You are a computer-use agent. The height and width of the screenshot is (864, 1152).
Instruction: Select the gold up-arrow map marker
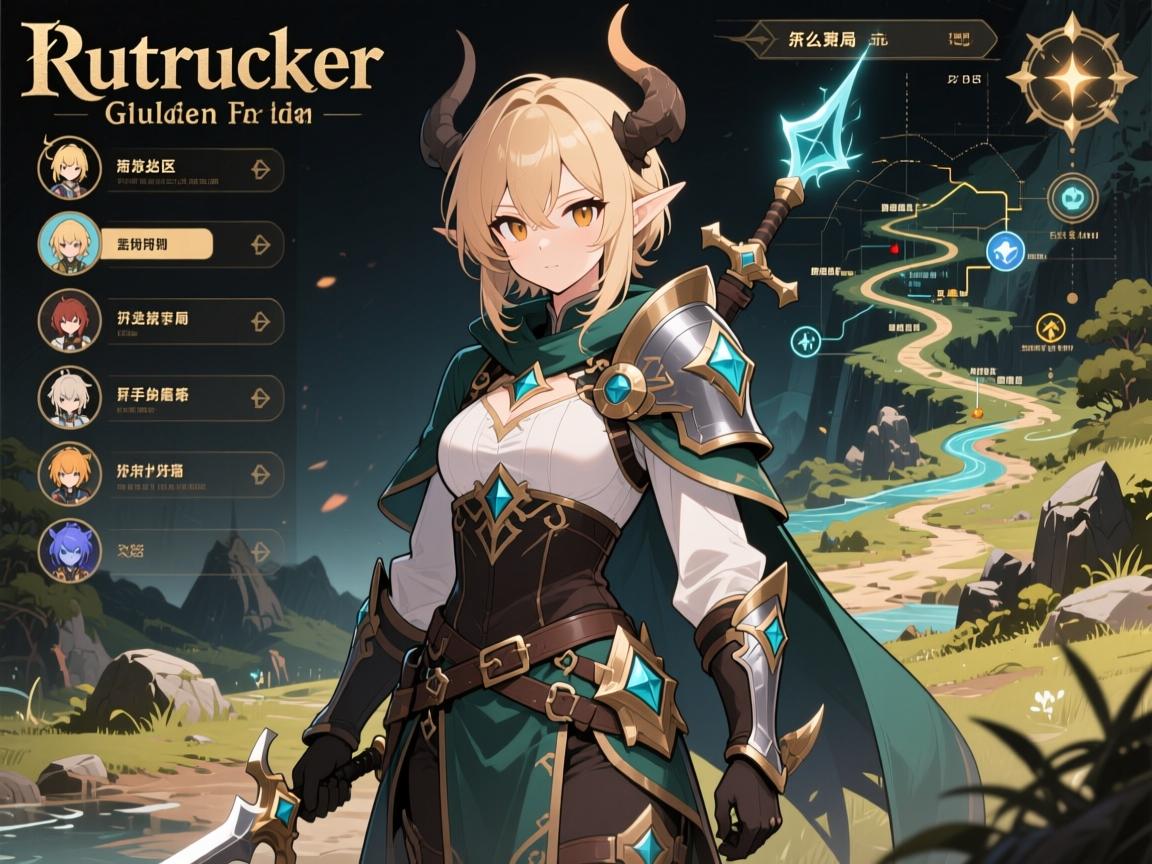point(1050,326)
